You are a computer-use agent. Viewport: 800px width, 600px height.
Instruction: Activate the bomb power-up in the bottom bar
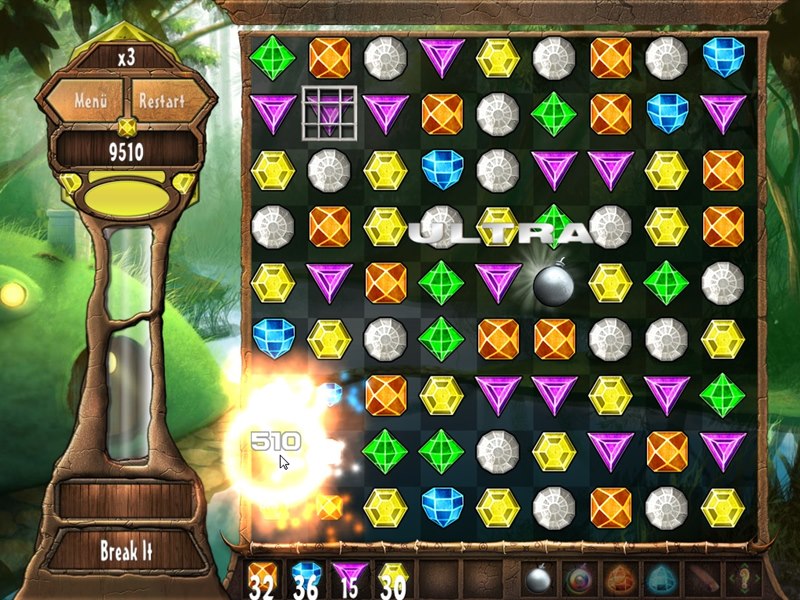coord(539,581)
